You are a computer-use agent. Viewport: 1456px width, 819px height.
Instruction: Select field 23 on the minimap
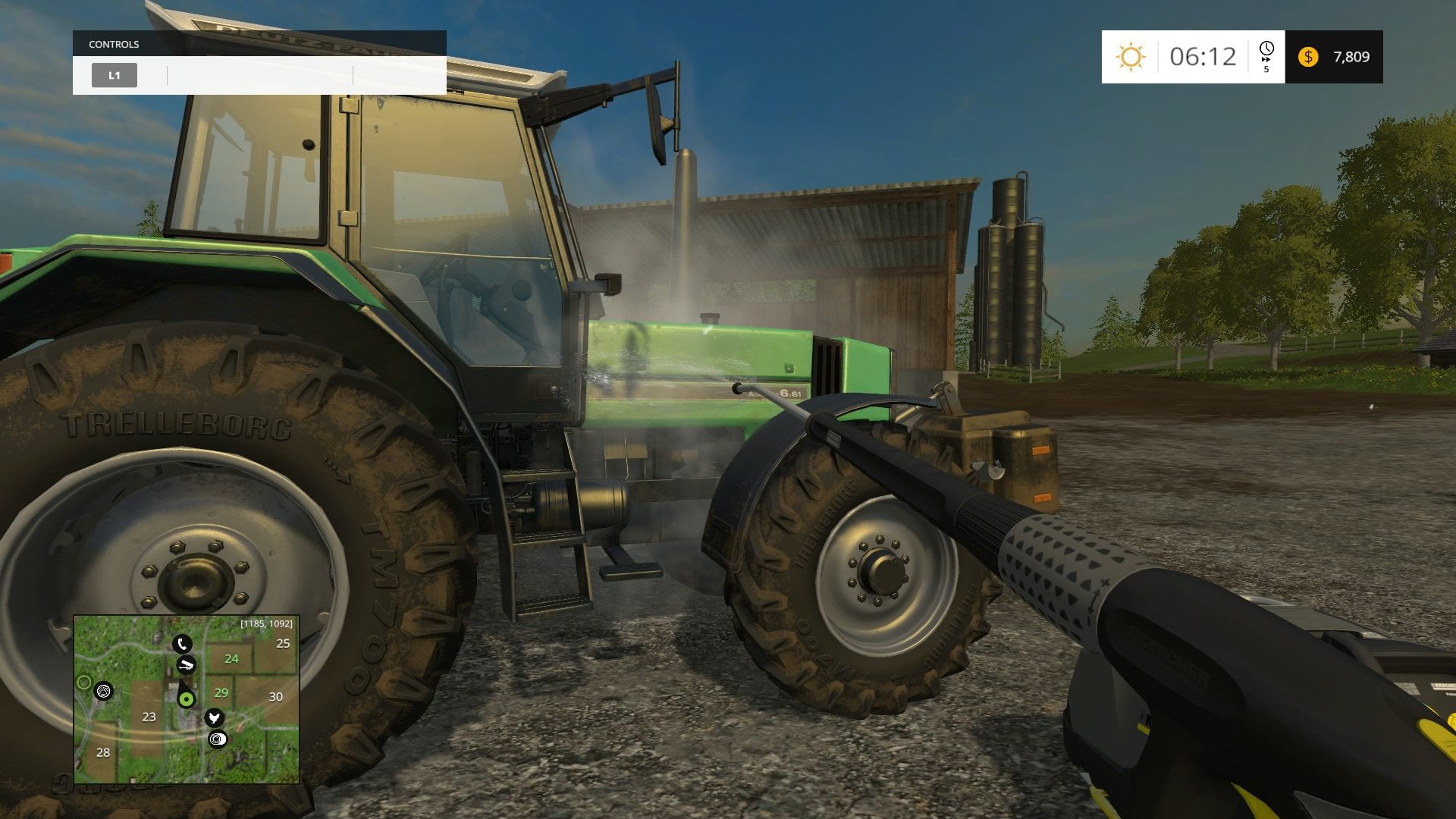149,717
